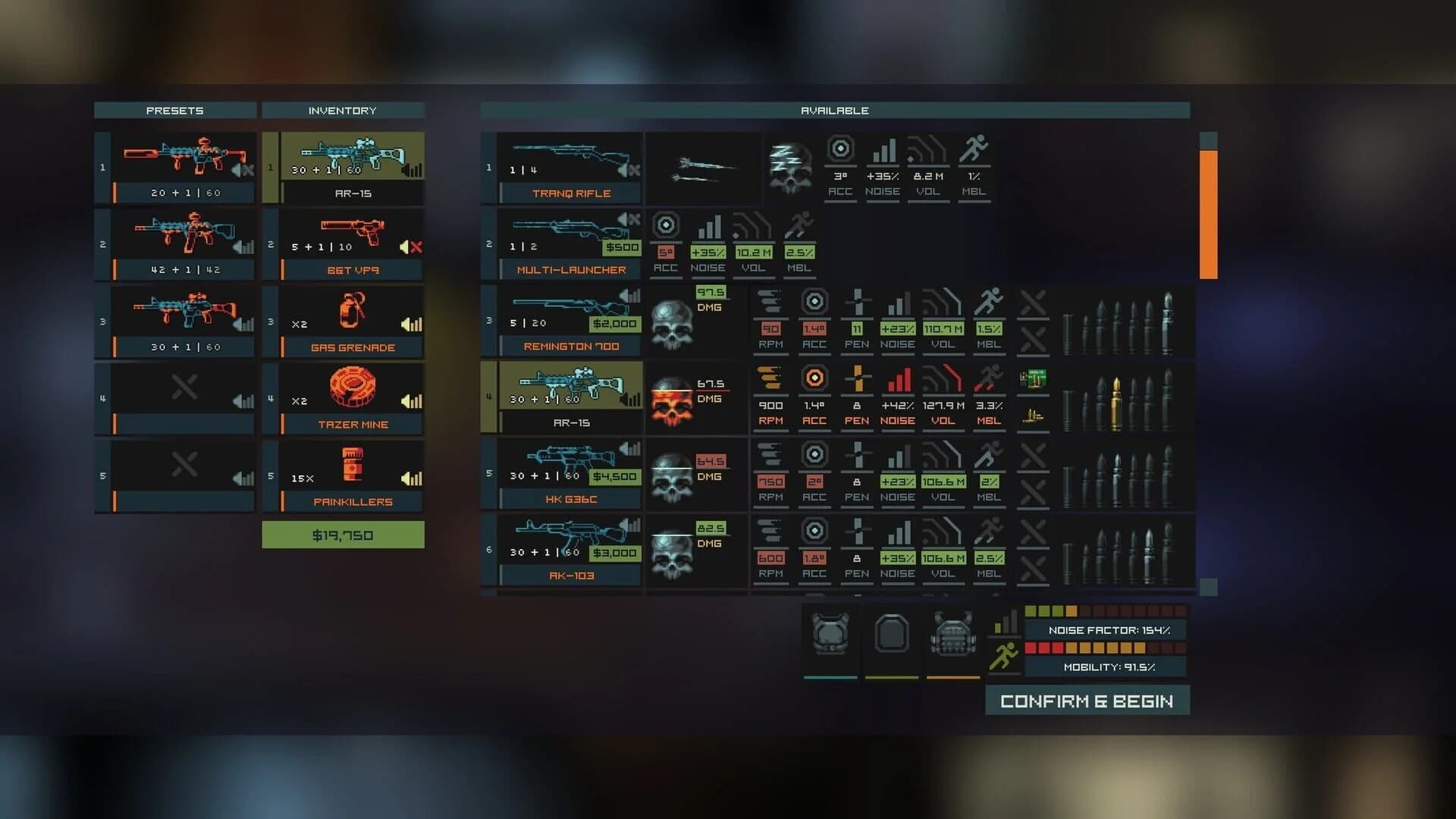Mute the AR-15 in the inventory
1456x819 pixels.
click(x=412, y=170)
